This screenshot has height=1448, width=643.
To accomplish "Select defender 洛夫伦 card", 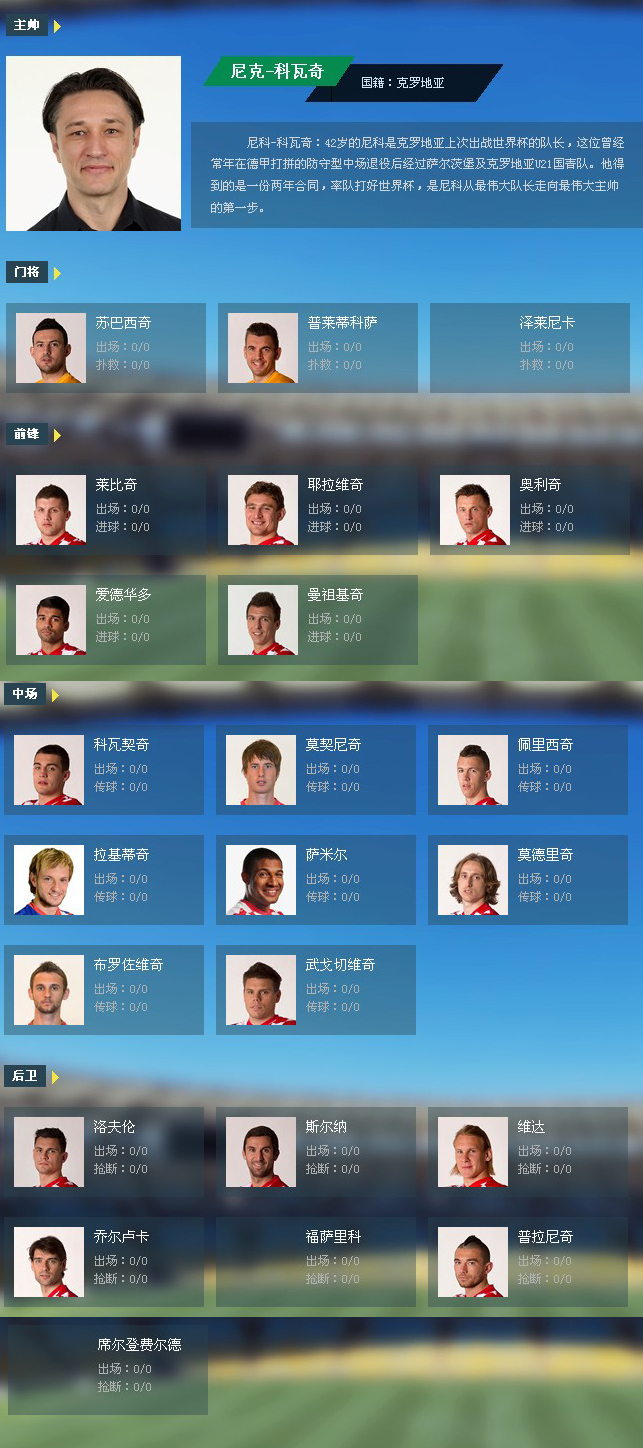I will 104,1152.
